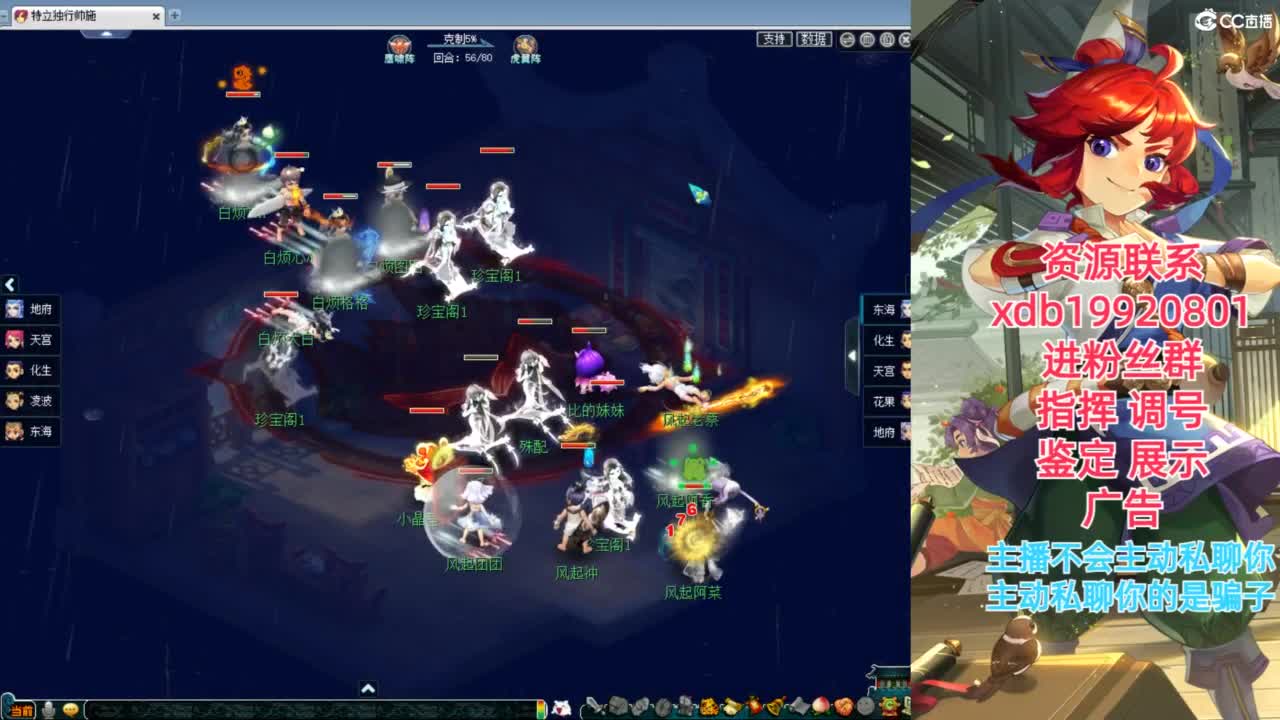This screenshot has width=1280, height=720.
Task: Collapse the left team list with the arrow
Action: point(8,285)
